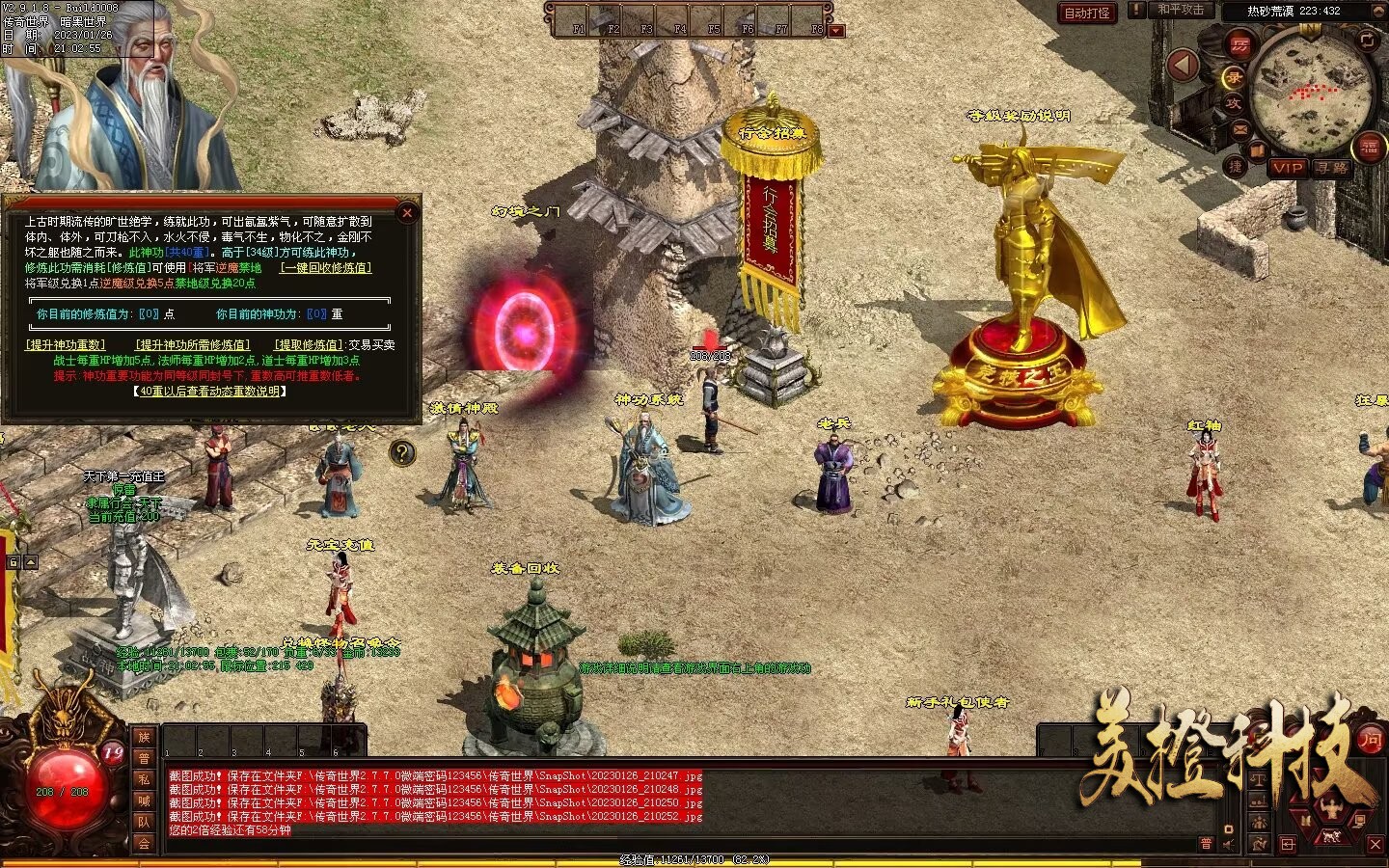Open the 40重以后查看动态重数说明 link
Viewport: 1389px width, 868px height.
[x=209, y=392]
